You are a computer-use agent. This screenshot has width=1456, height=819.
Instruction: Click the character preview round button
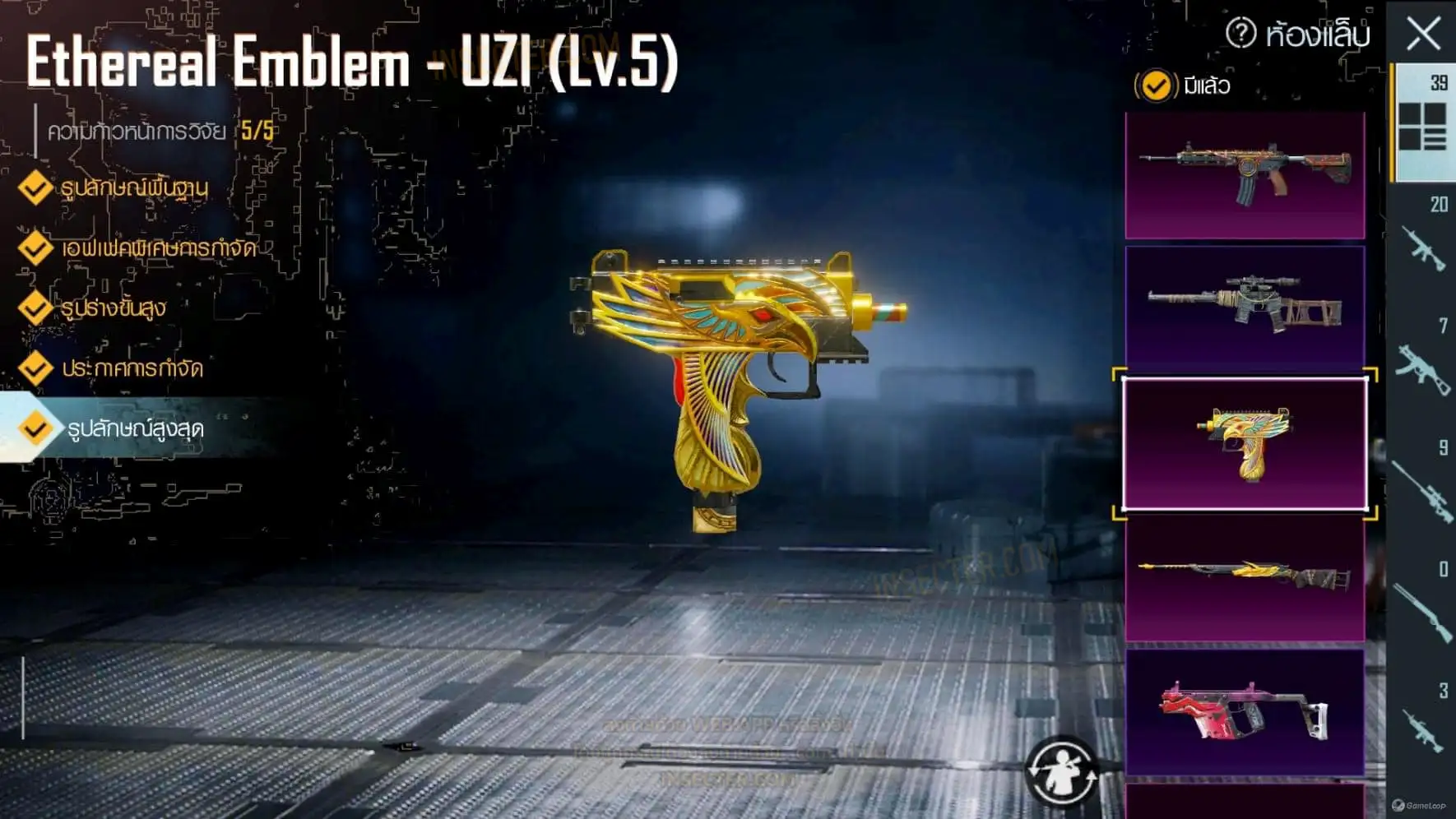coord(1061,773)
